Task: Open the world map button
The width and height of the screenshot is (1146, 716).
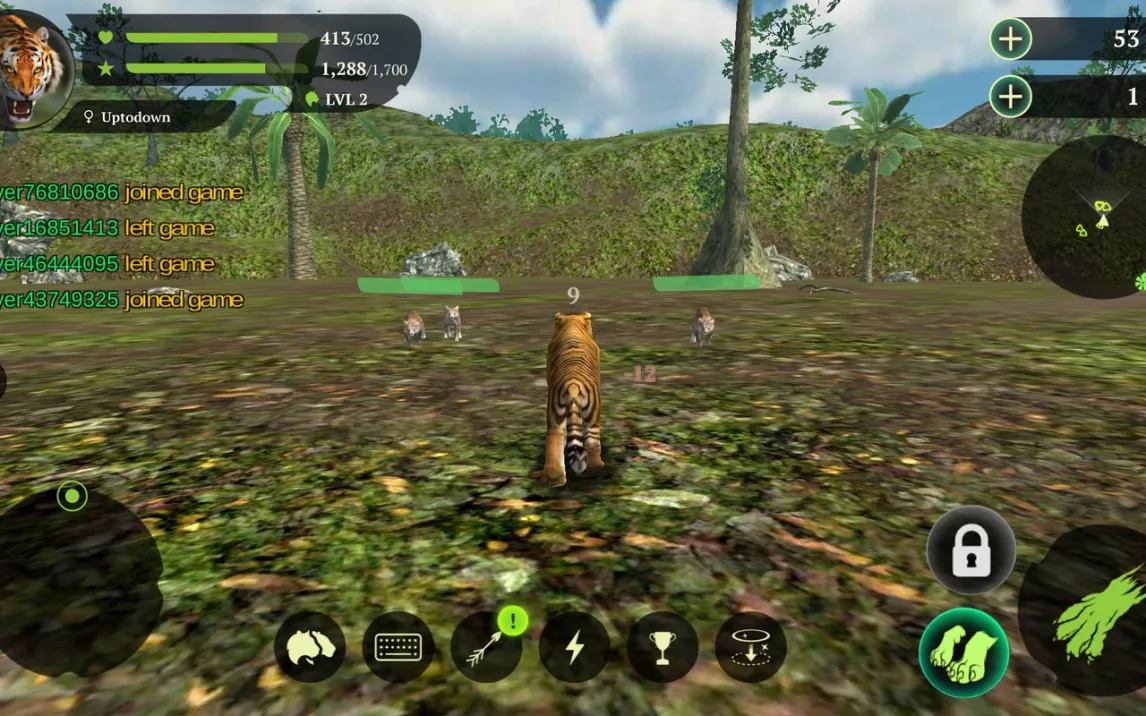Action: [310, 647]
